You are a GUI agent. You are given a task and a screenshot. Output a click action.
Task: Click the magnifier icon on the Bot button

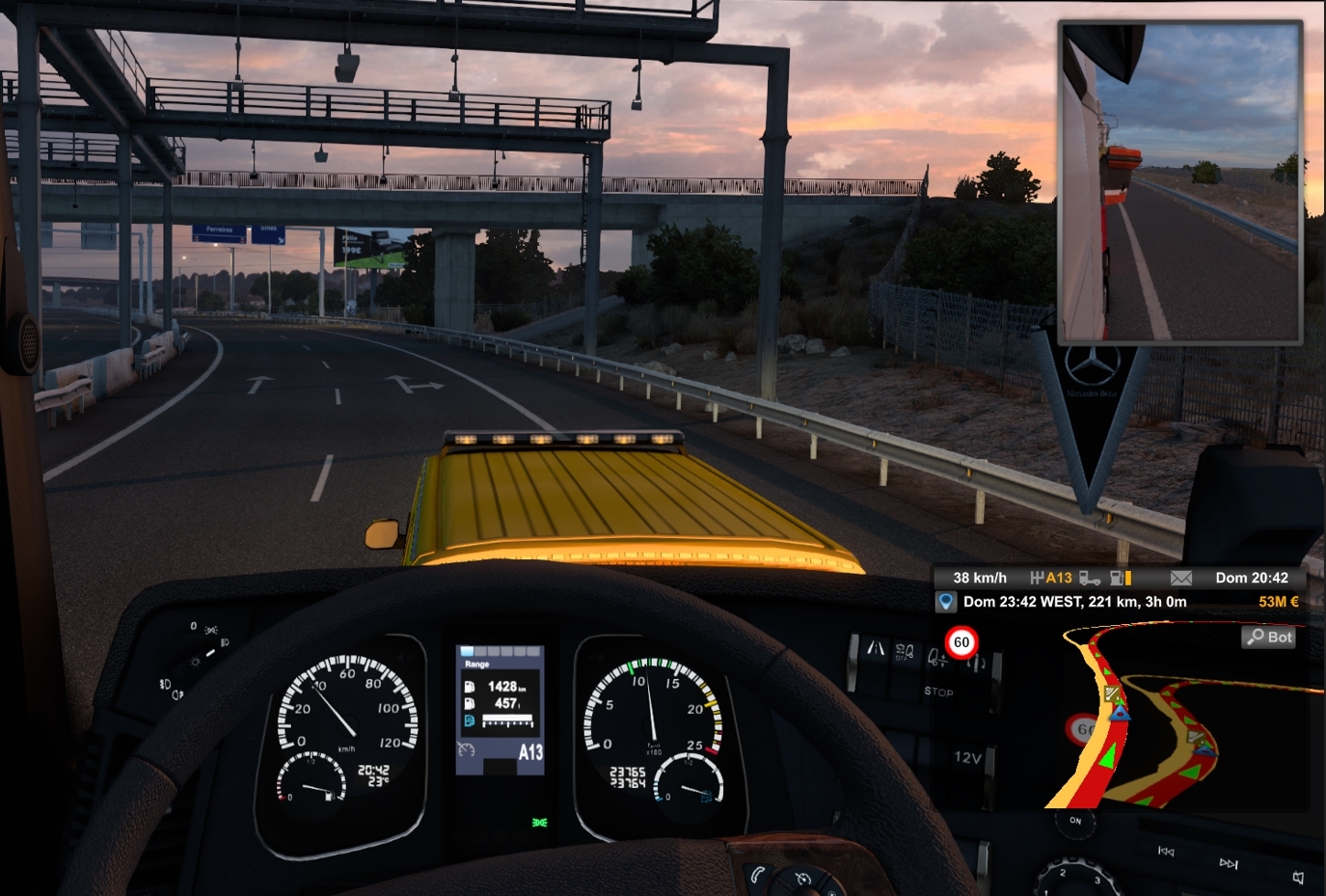pyautogui.click(x=1255, y=637)
